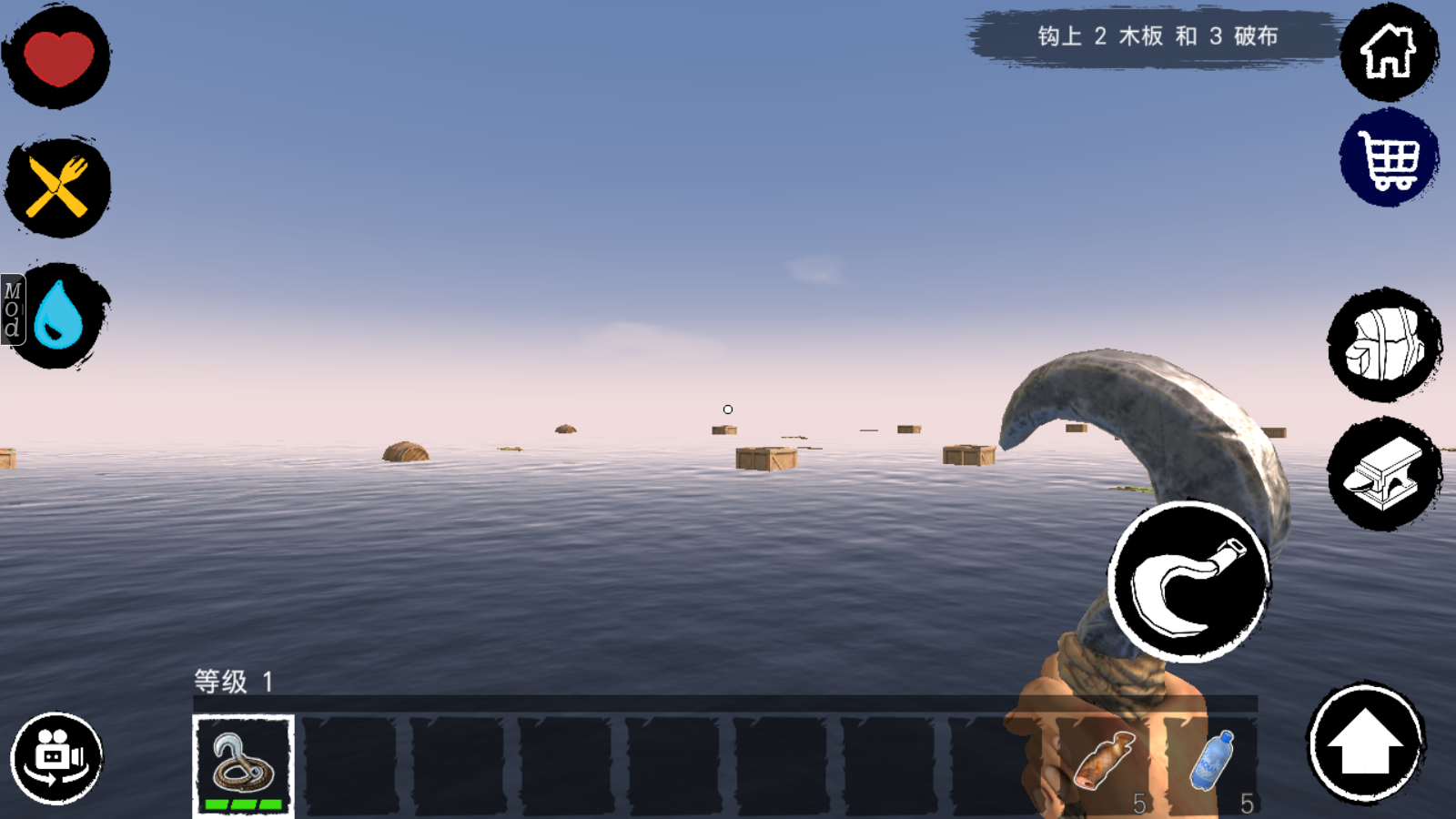Viewport: 1456px width, 819px height.
Task: Open the backpack inventory
Action: click(1384, 346)
